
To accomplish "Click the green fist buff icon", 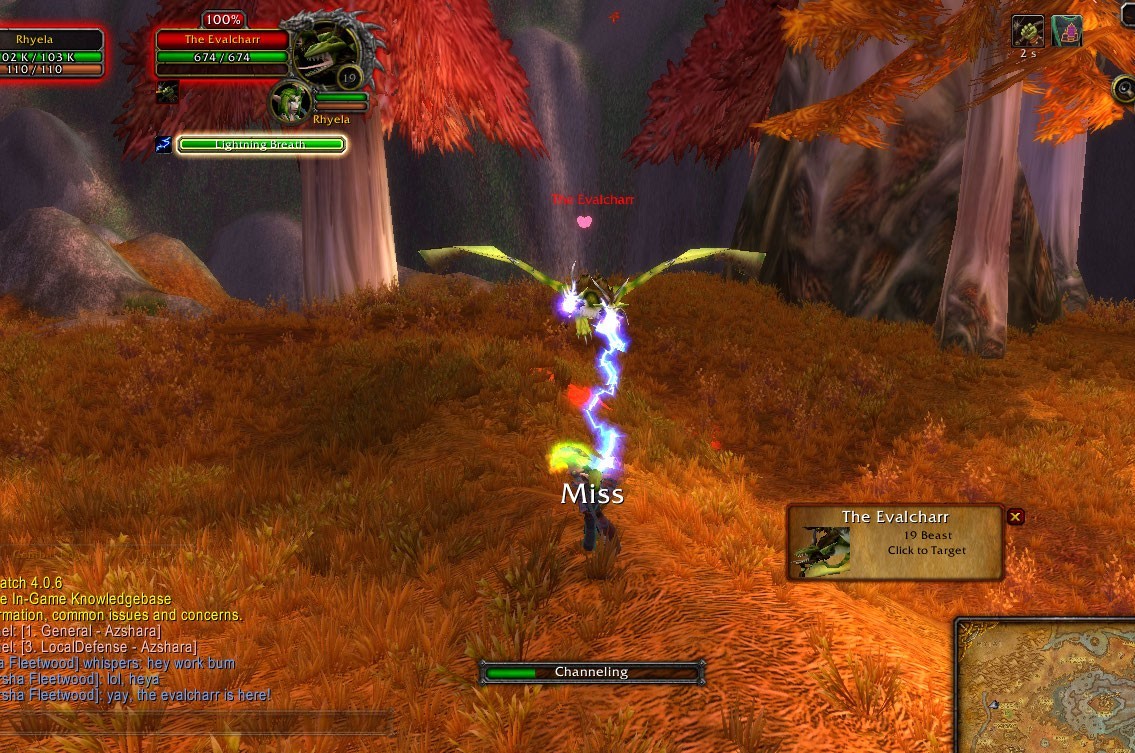I will pyautogui.click(x=1028, y=31).
